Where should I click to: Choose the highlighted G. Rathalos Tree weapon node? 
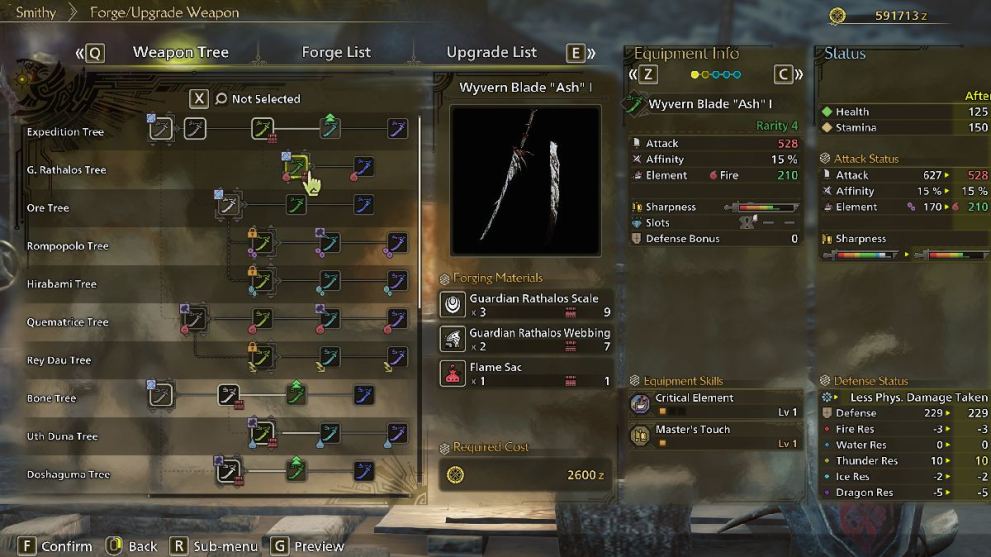pyautogui.click(x=299, y=167)
